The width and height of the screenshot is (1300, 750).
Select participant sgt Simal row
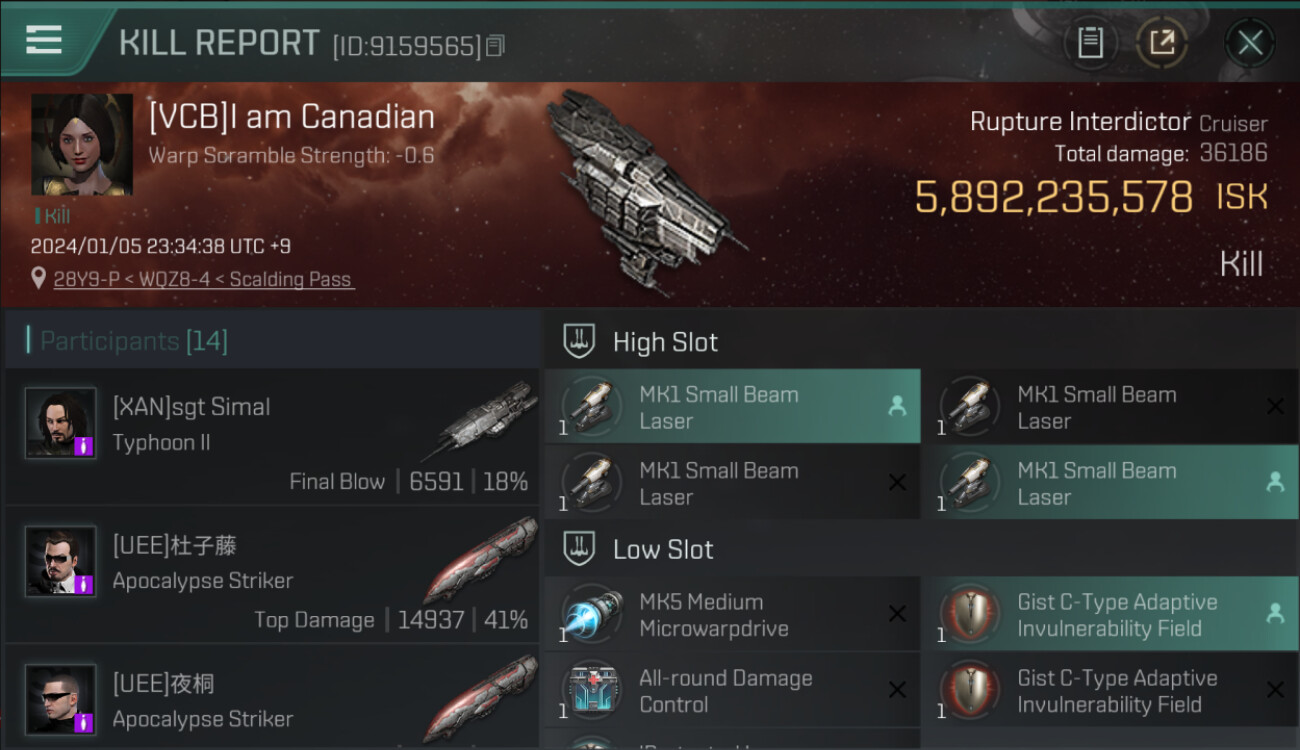pos(272,437)
